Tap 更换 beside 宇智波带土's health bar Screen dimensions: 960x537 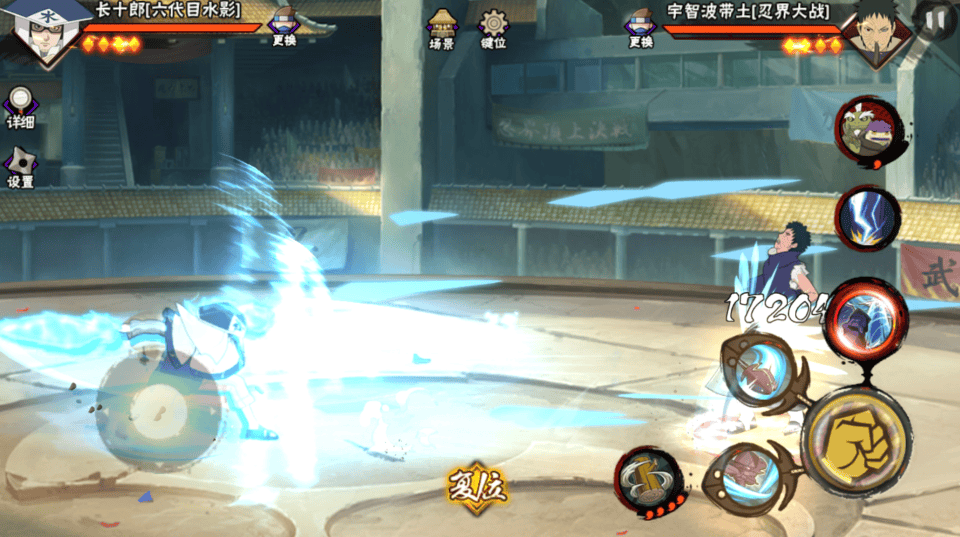[640, 27]
